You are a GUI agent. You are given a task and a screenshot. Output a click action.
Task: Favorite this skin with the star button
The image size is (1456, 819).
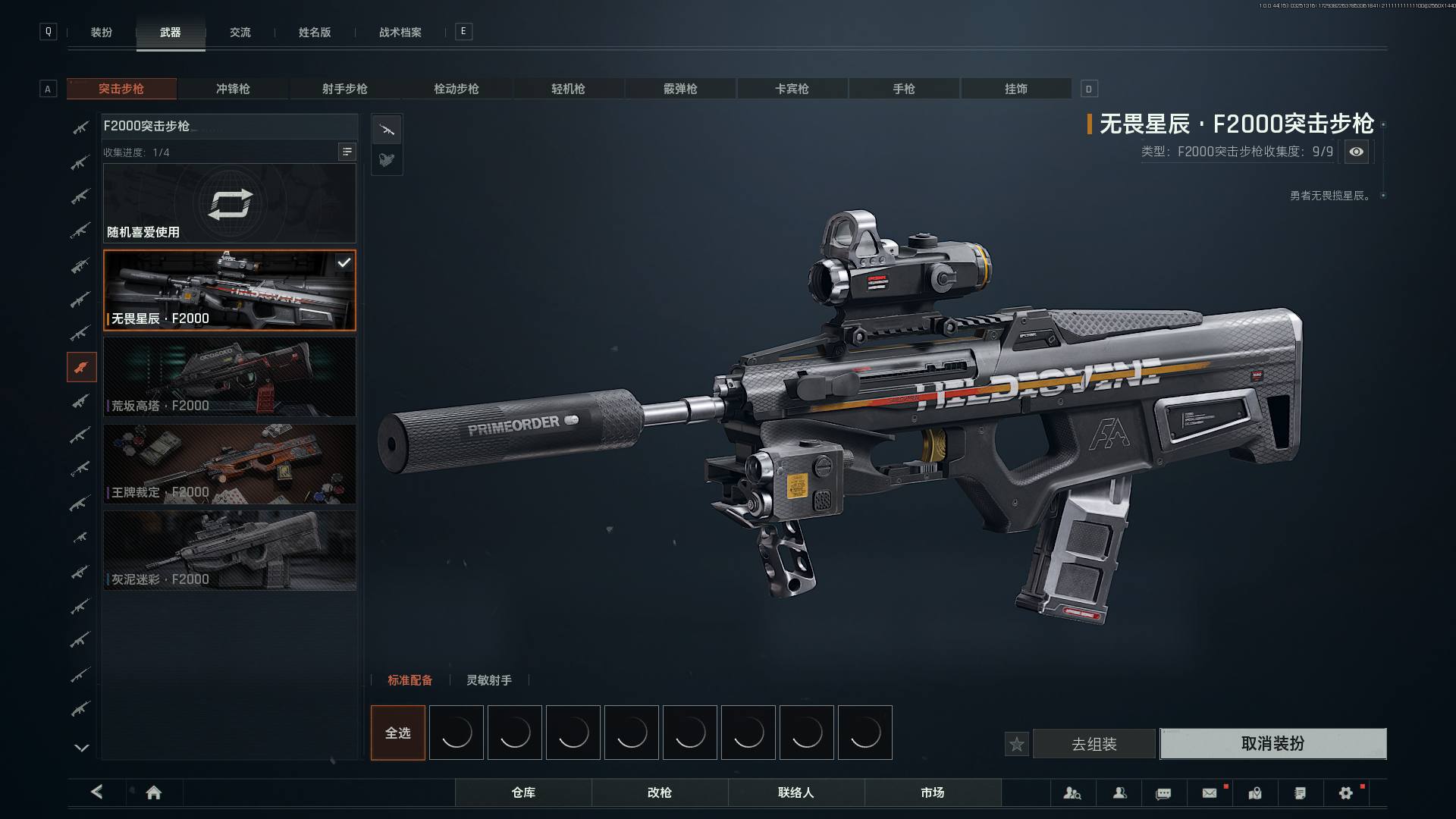[1017, 744]
